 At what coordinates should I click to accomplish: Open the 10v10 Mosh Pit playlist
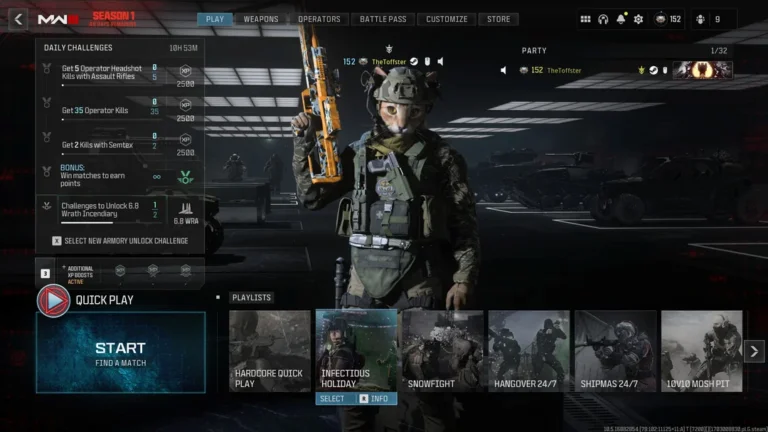pos(701,350)
